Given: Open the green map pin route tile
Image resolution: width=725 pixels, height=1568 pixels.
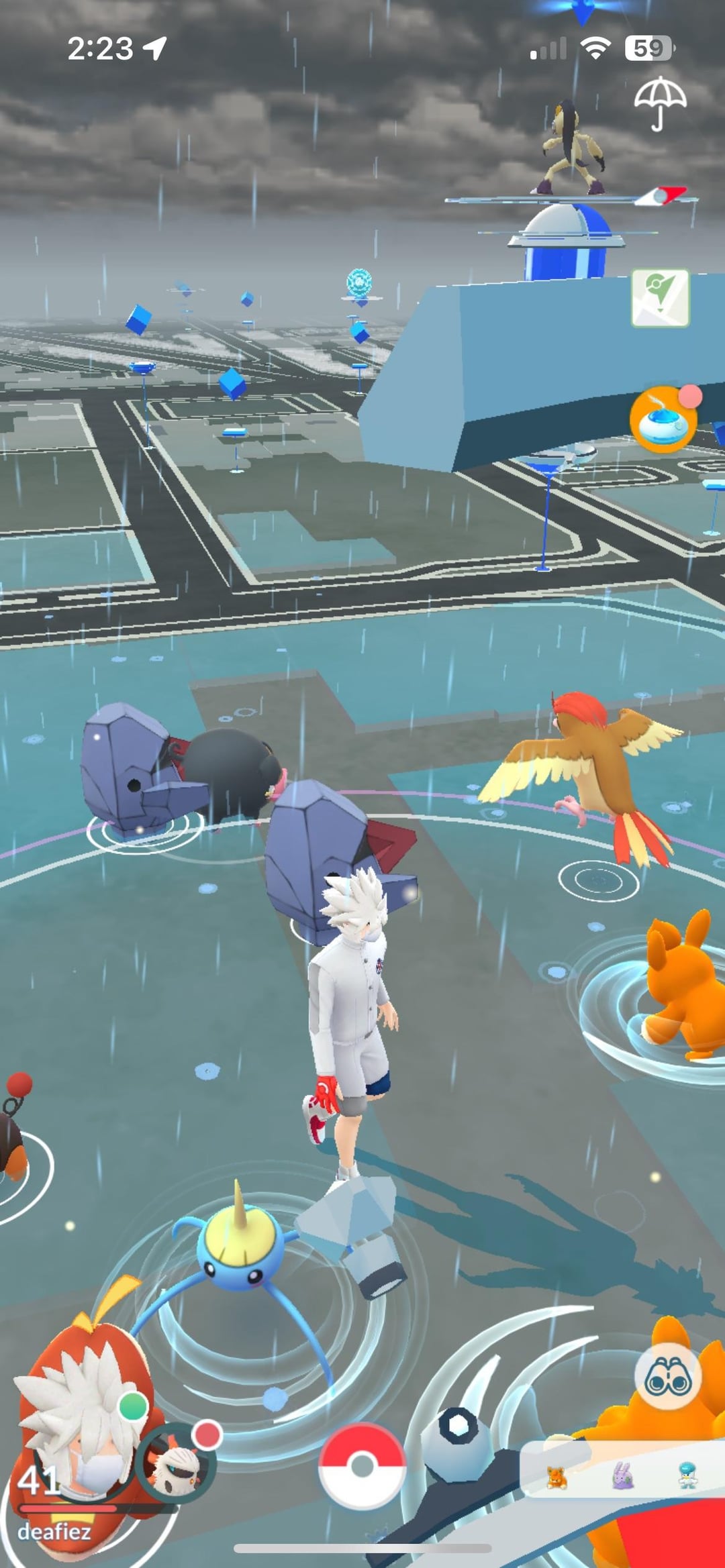Looking at the screenshot, I should click(x=660, y=298).
